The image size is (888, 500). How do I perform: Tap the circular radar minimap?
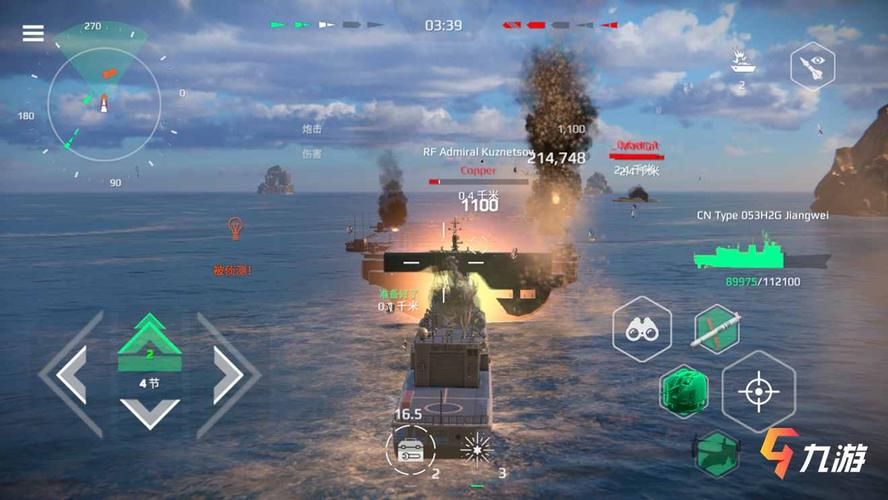pyautogui.click(x=103, y=105)
